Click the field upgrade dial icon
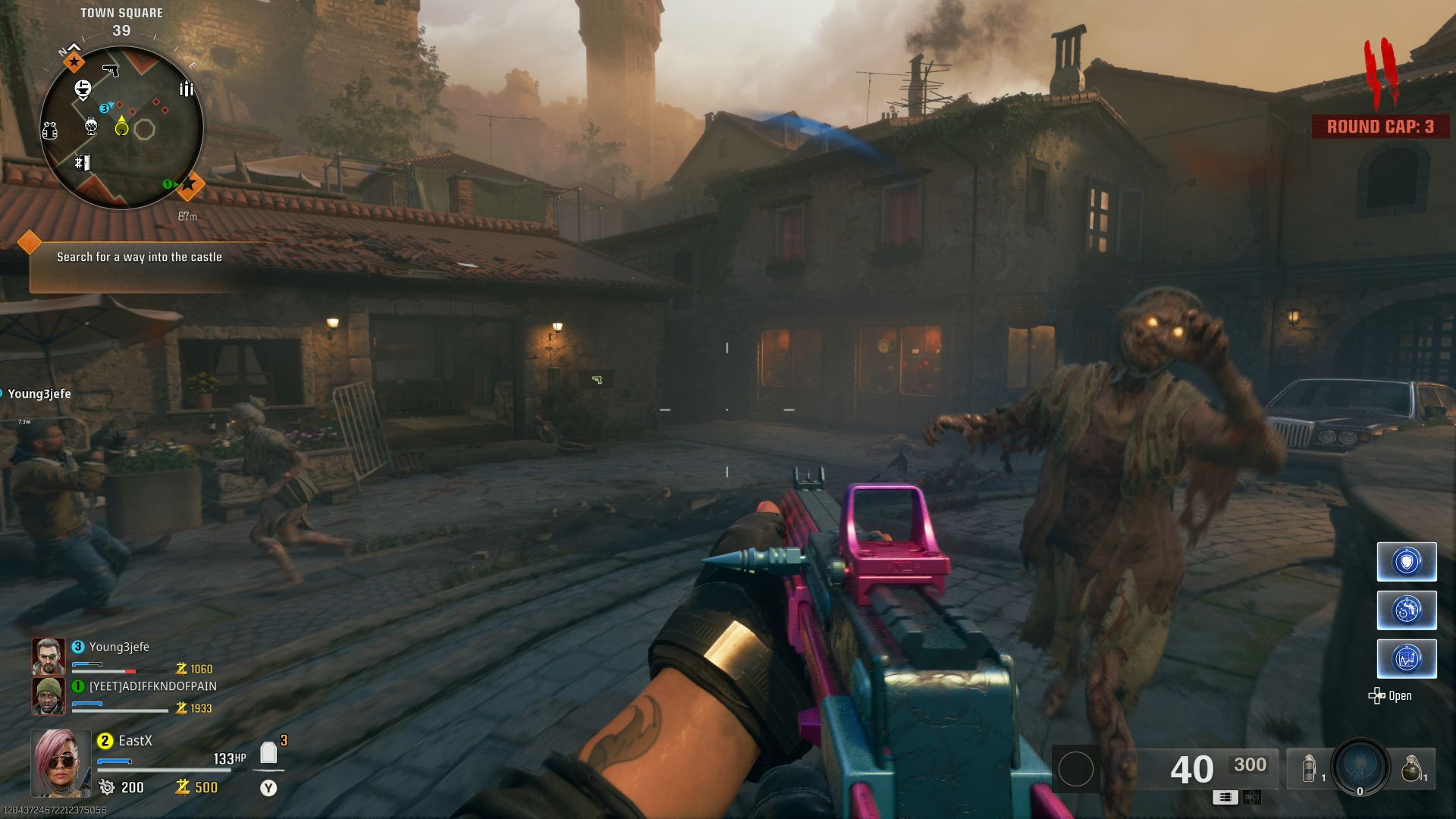 click(x=1360, y=766)
